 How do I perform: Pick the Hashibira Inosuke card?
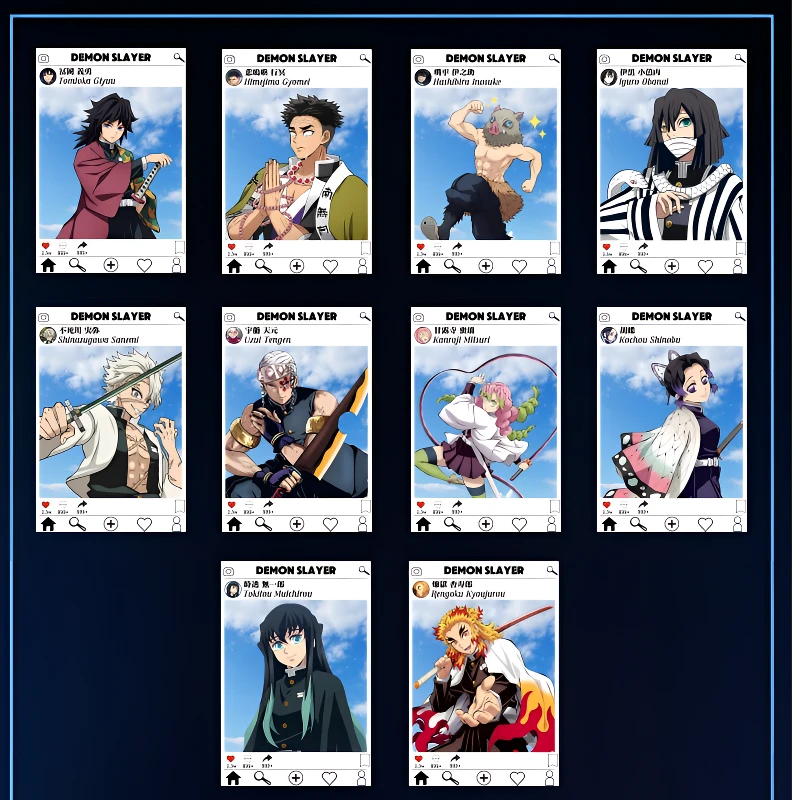coord(485,160)
